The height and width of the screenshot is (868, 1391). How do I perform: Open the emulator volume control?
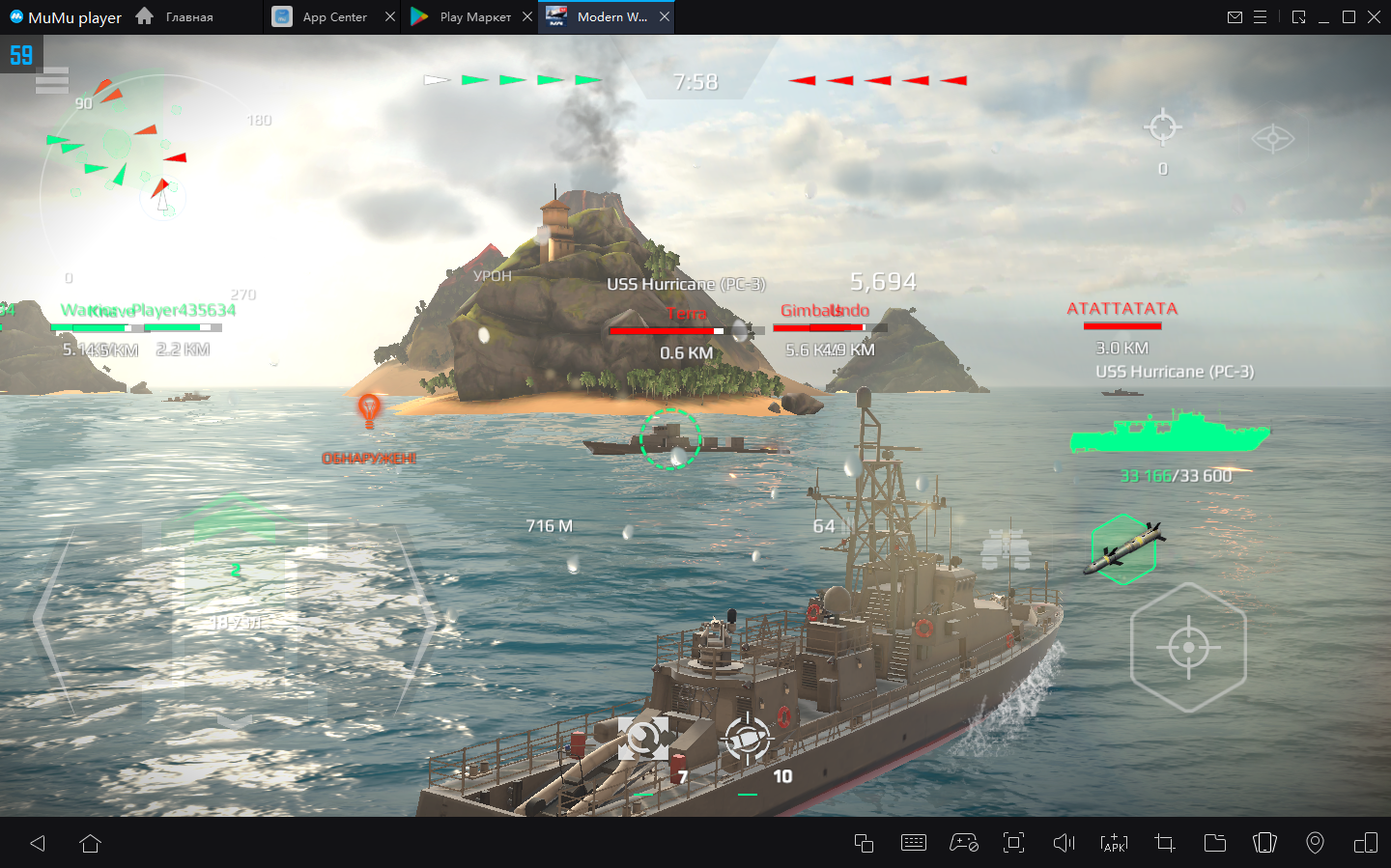click(1064, 843)
